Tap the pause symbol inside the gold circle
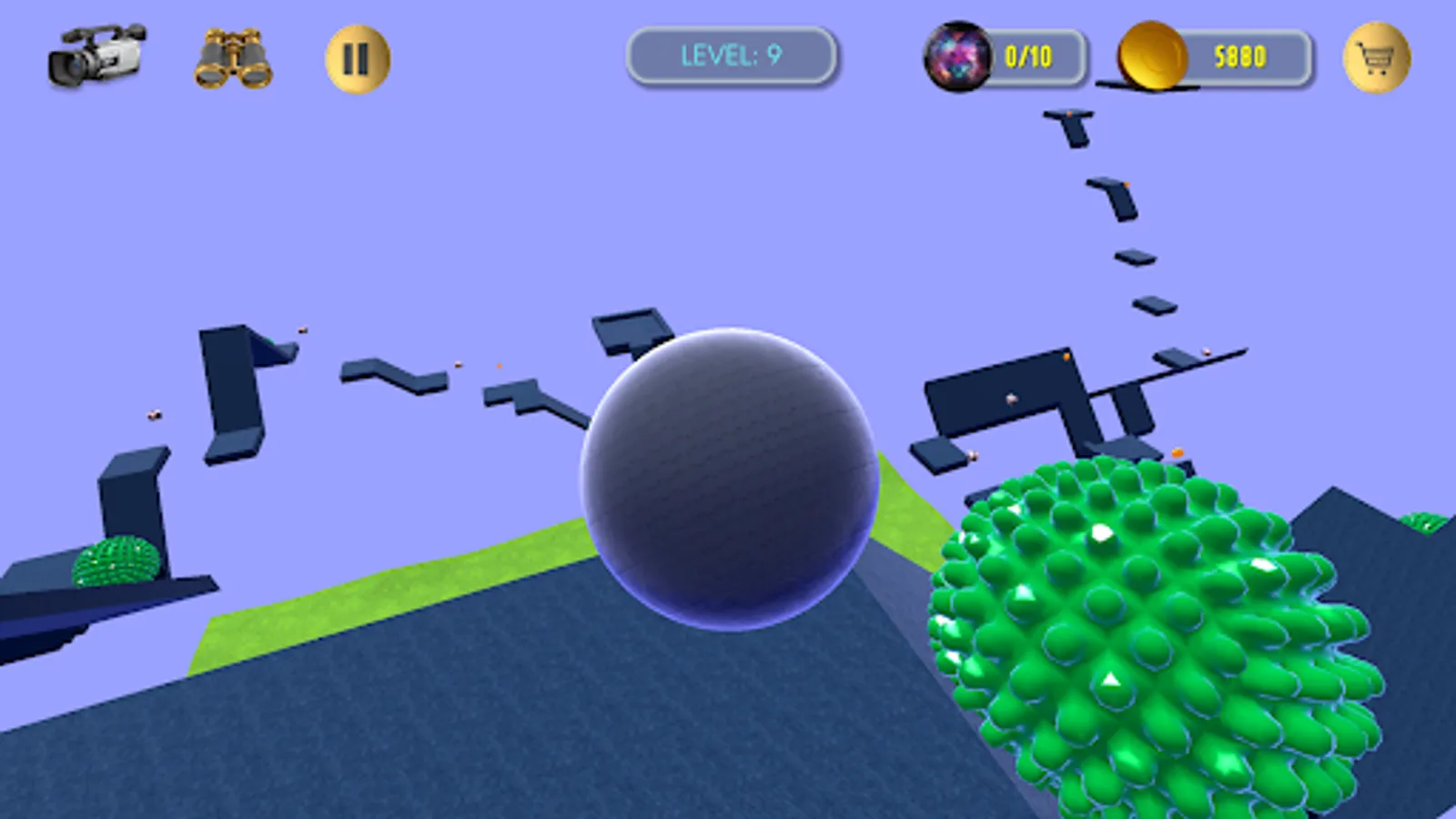The width and height of the screenshot is (1456, 819). [x=355, y=56]
